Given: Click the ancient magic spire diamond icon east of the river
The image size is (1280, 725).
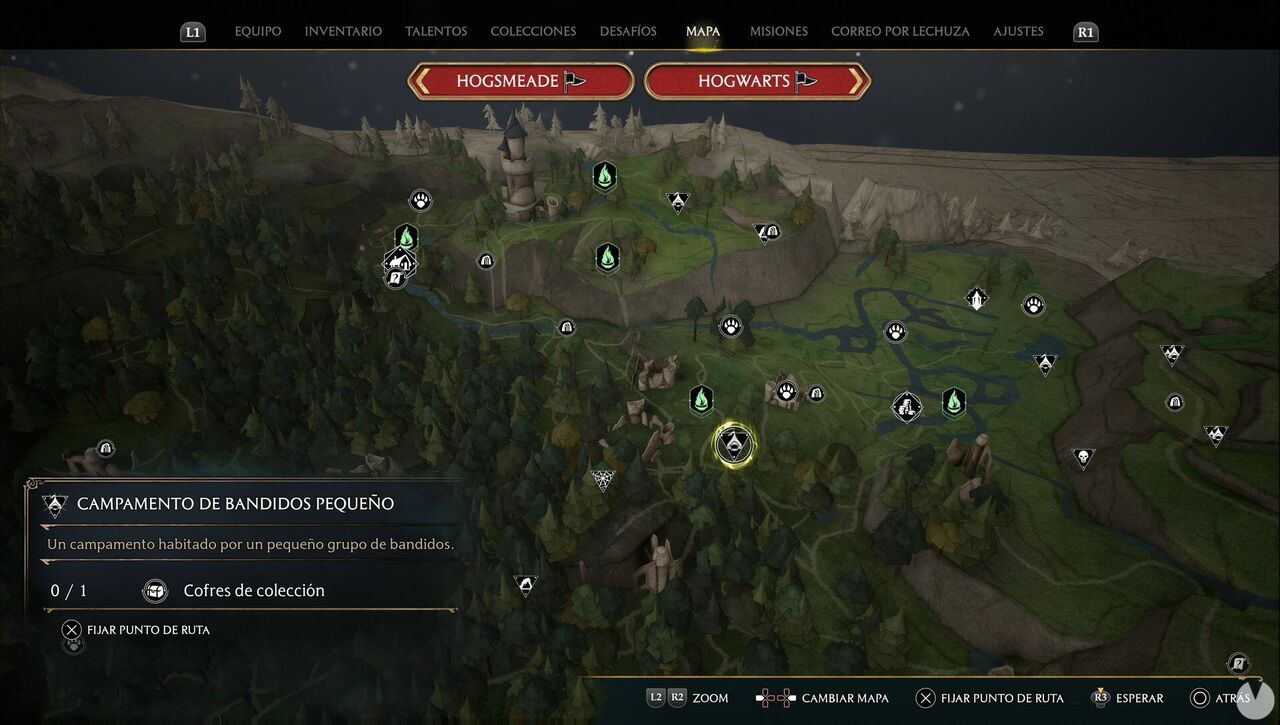Looking at the screenshot, I should (975, 298).
